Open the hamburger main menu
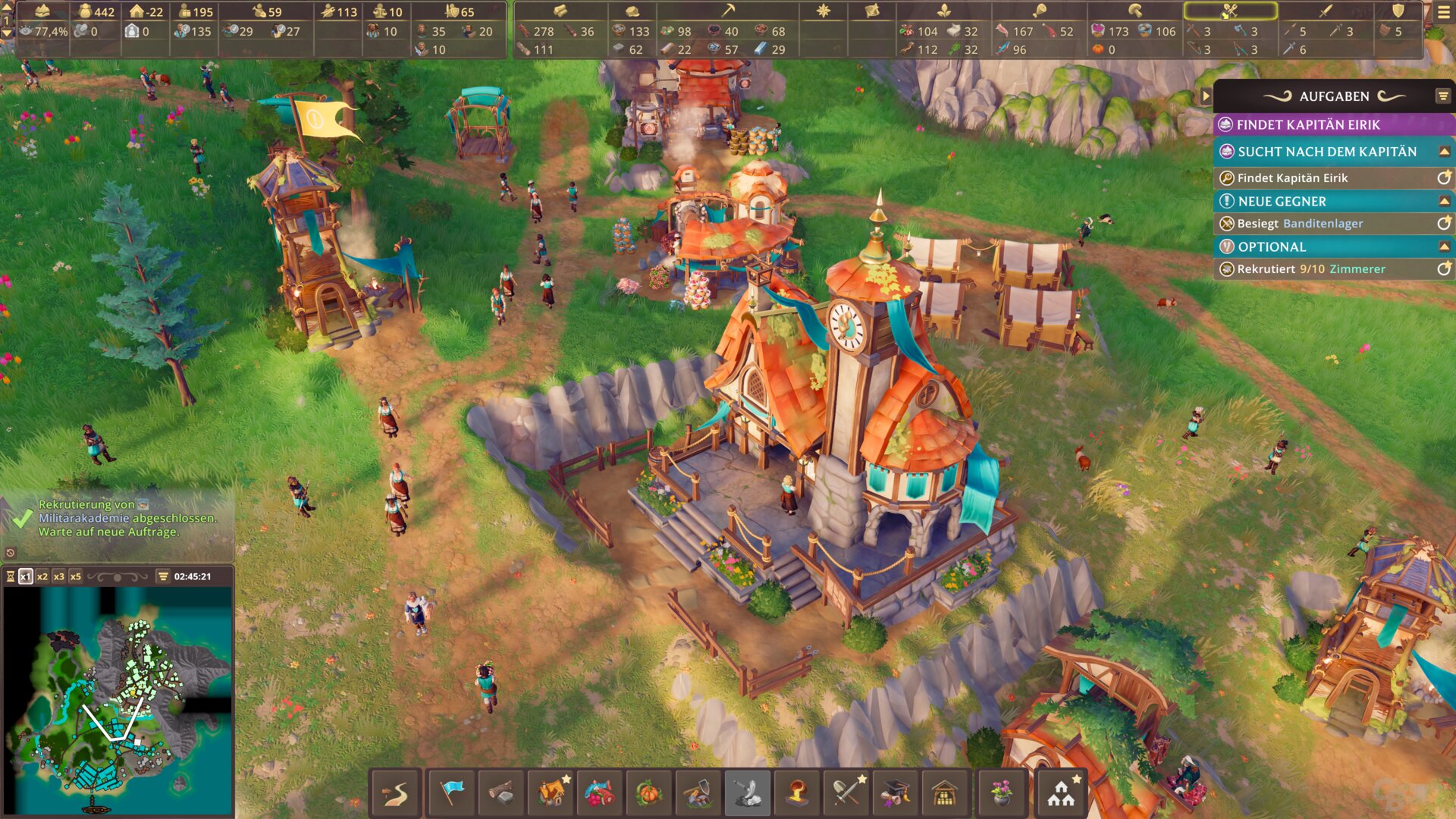 click(1444, 12)
